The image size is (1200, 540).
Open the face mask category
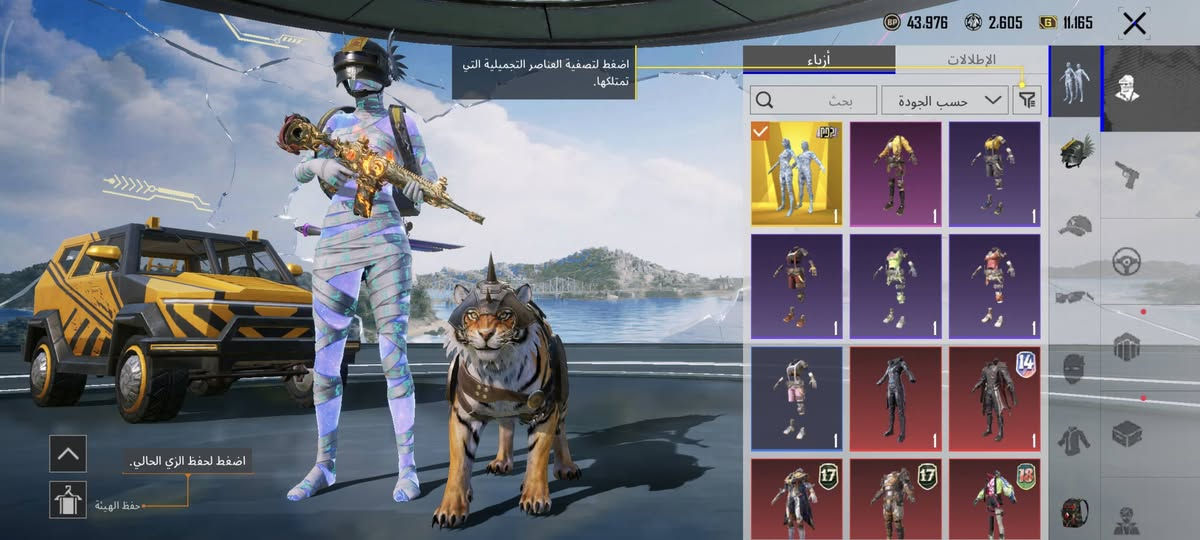tap(1074, 367)
